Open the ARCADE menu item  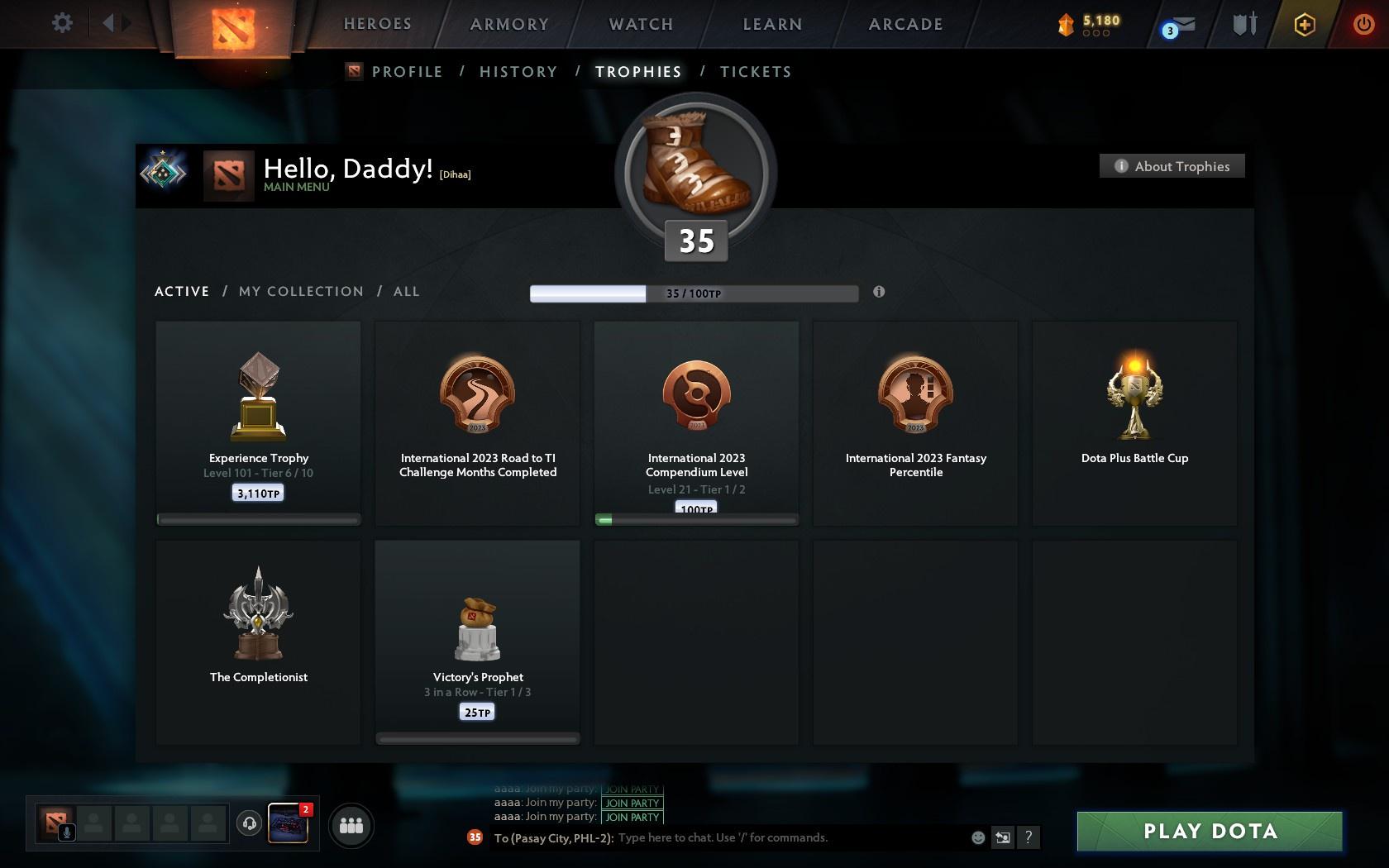[x=905, y=24]
